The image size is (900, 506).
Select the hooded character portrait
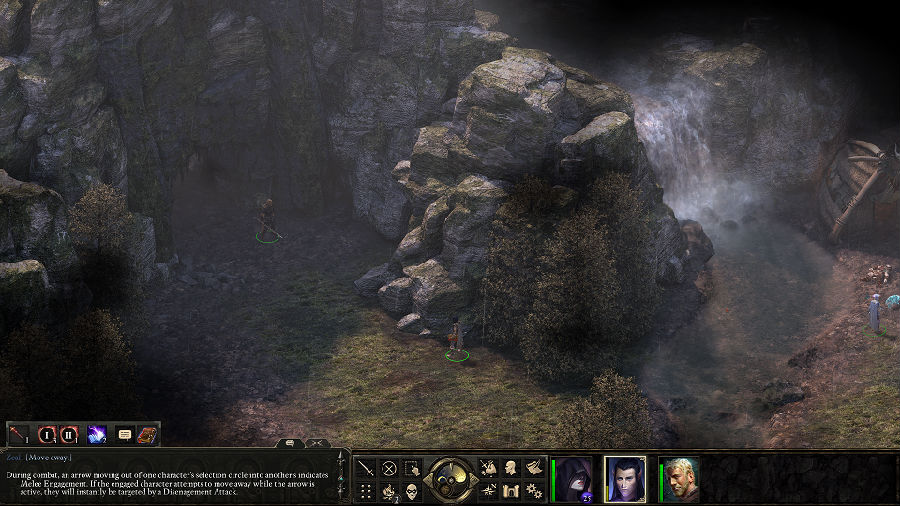coord(574,479)
